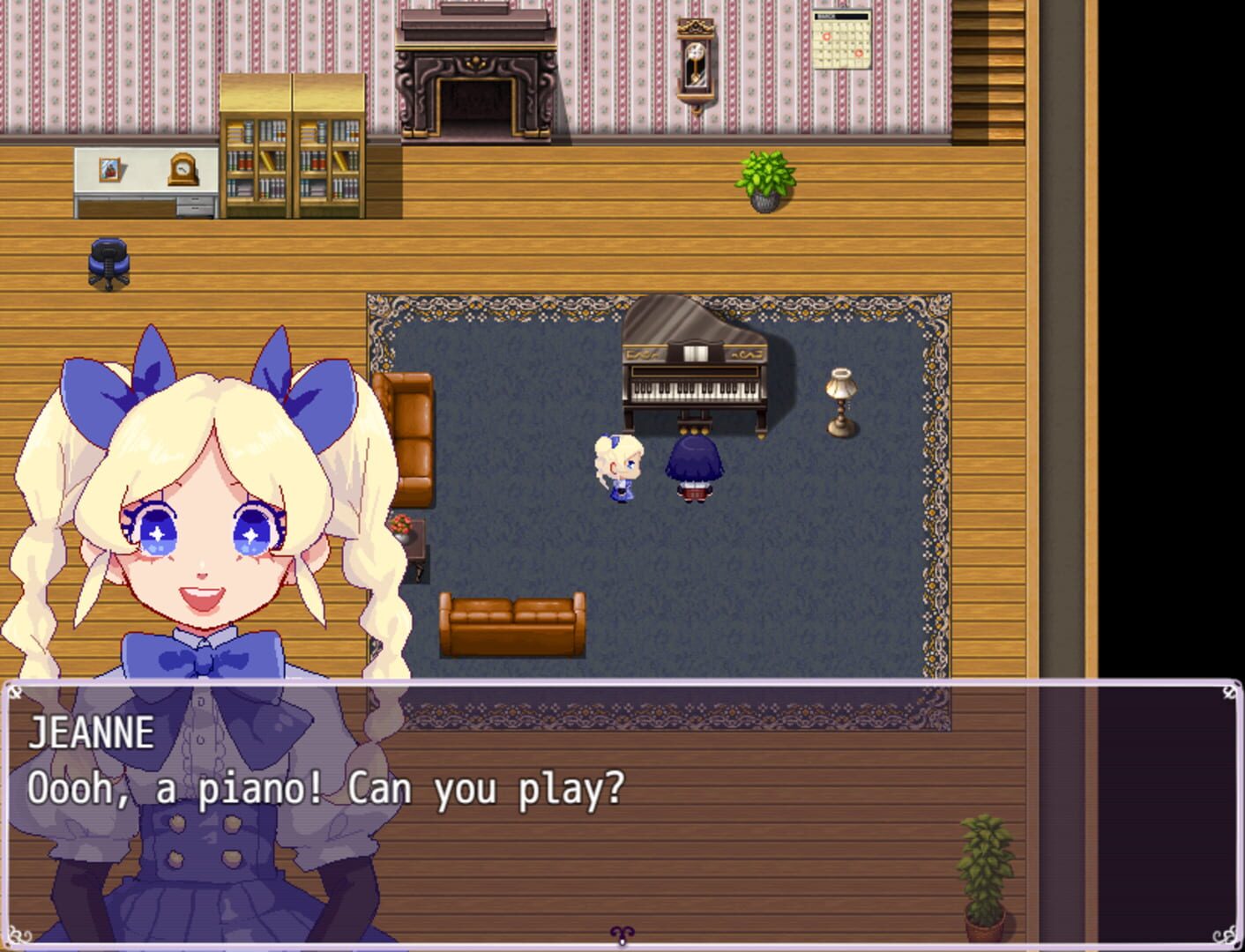The image size is (1245, 952).
Task: Click the dialogue continue arrow at bottom center
Action: pos(621,936)
